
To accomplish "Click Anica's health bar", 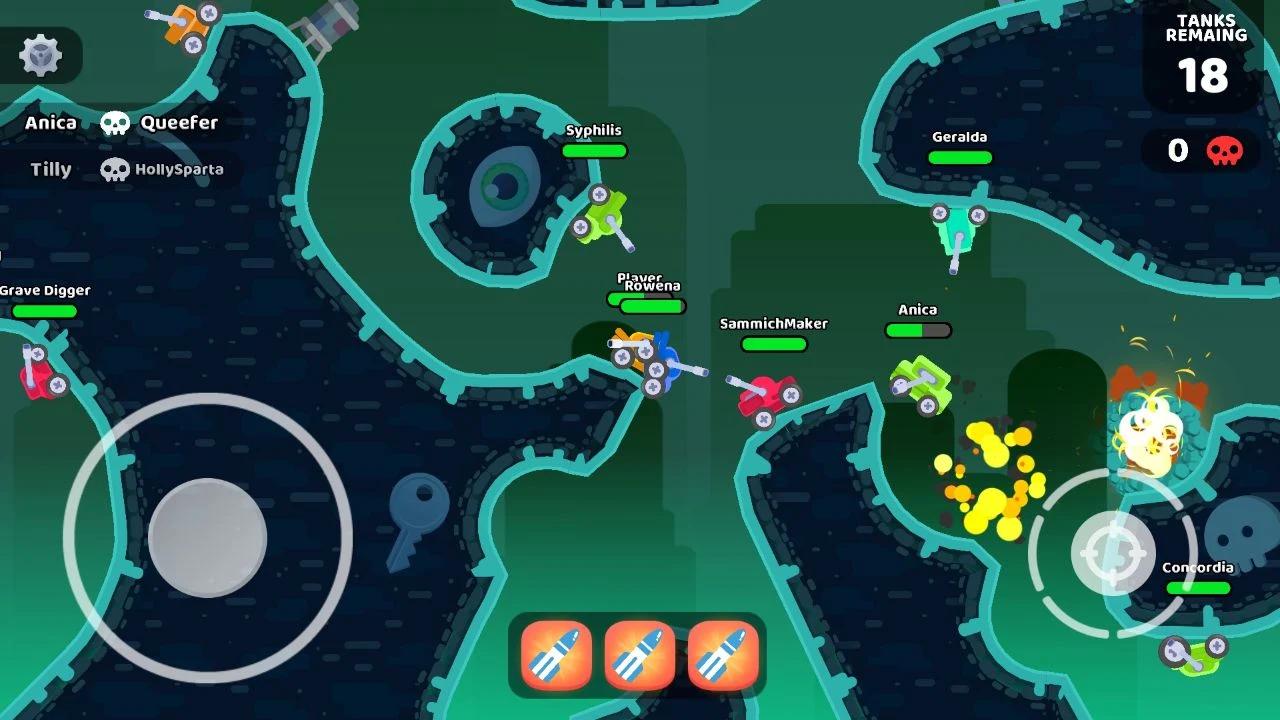I will click(x=916, y=330).
